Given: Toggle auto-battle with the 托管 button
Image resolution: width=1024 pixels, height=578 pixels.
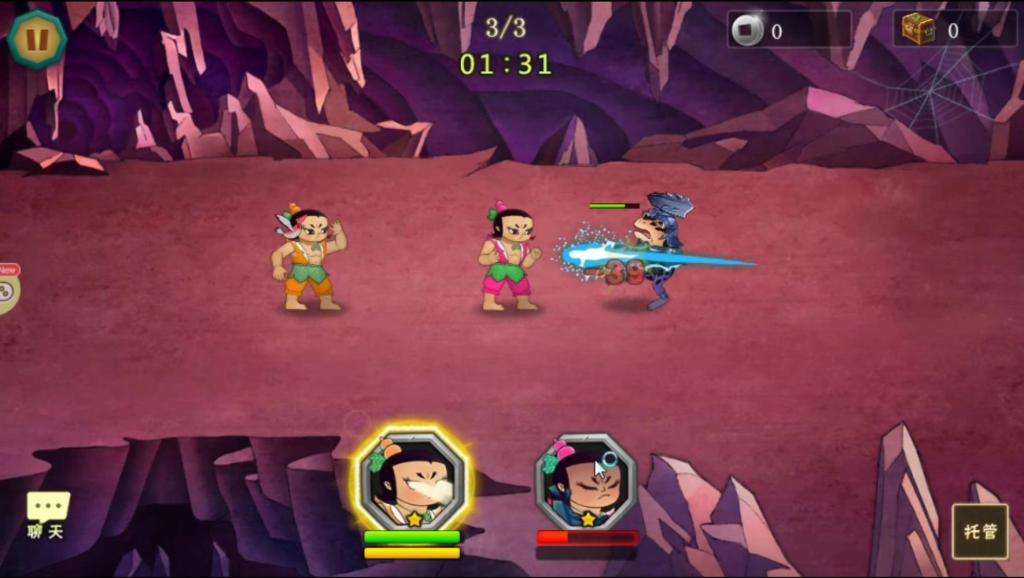Looking at the screenshot, I should click(979, 531).
